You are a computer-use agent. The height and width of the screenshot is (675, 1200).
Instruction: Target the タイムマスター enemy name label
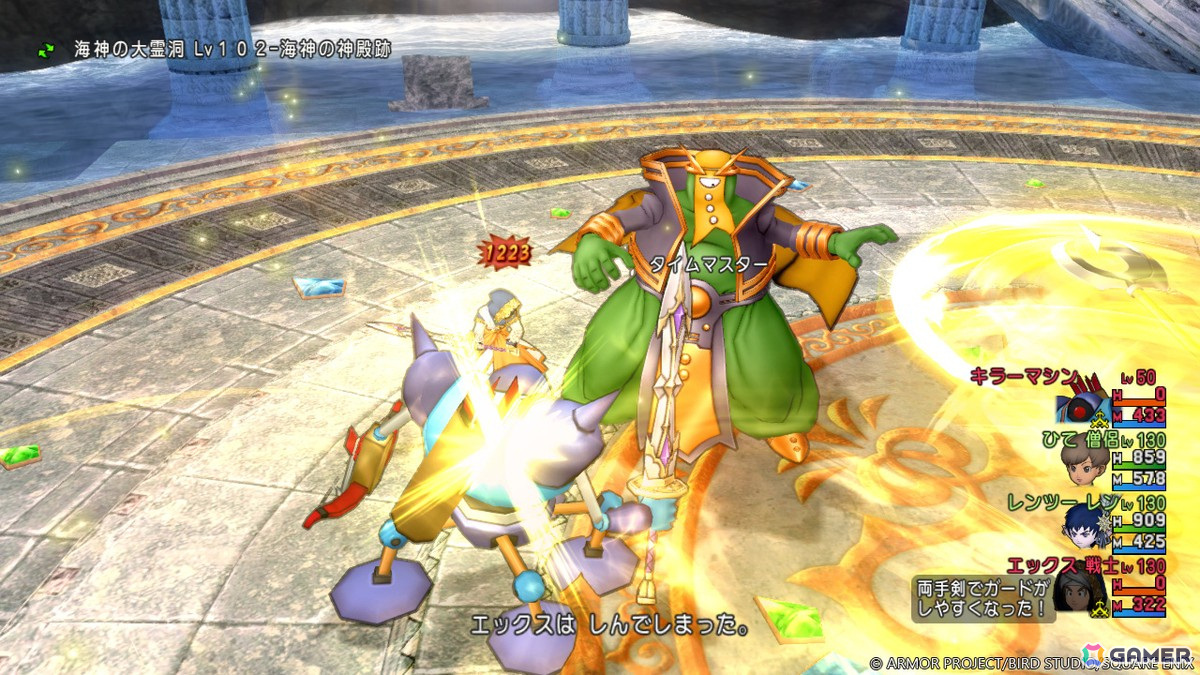tap(710, 264)
